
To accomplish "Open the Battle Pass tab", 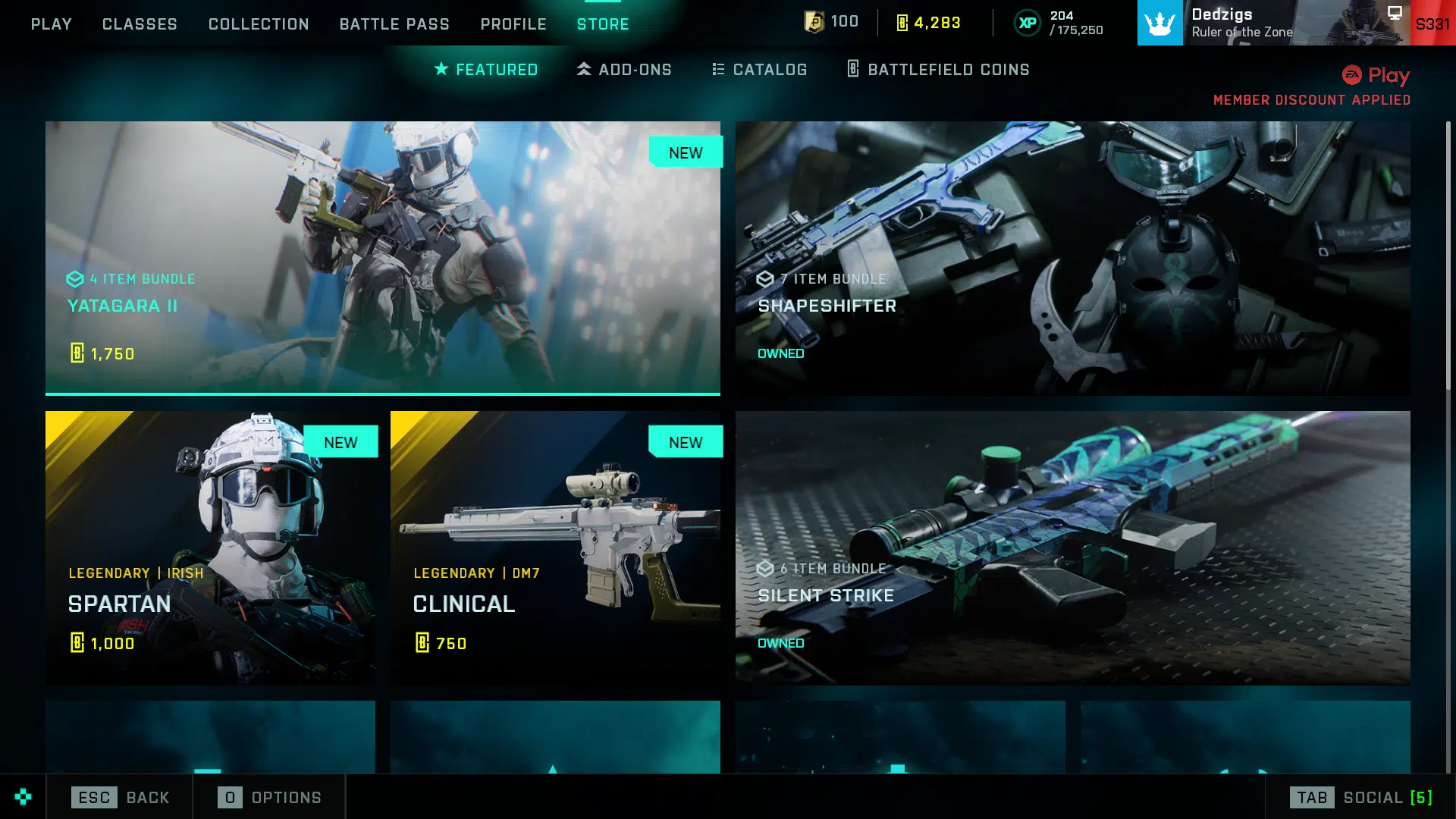I will tap(394, 24).
